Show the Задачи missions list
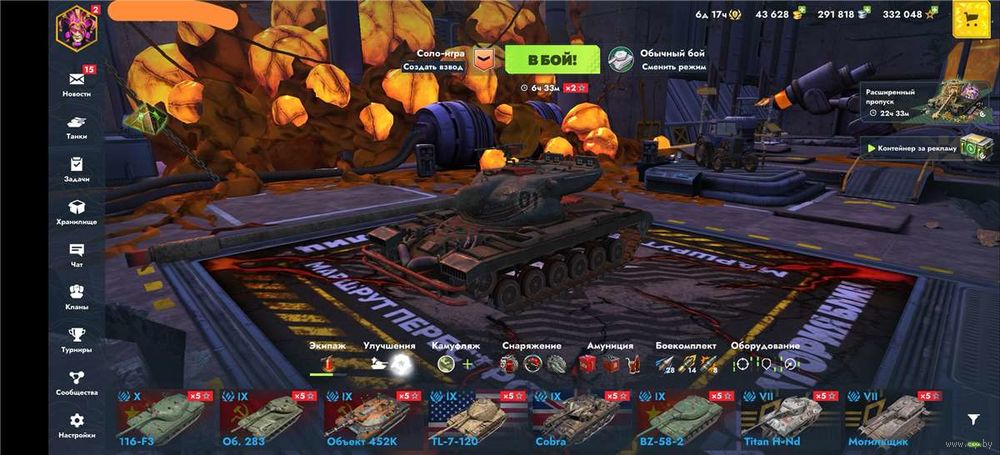Viewport: 1000px width, 455px height. (x=76, y=168)
